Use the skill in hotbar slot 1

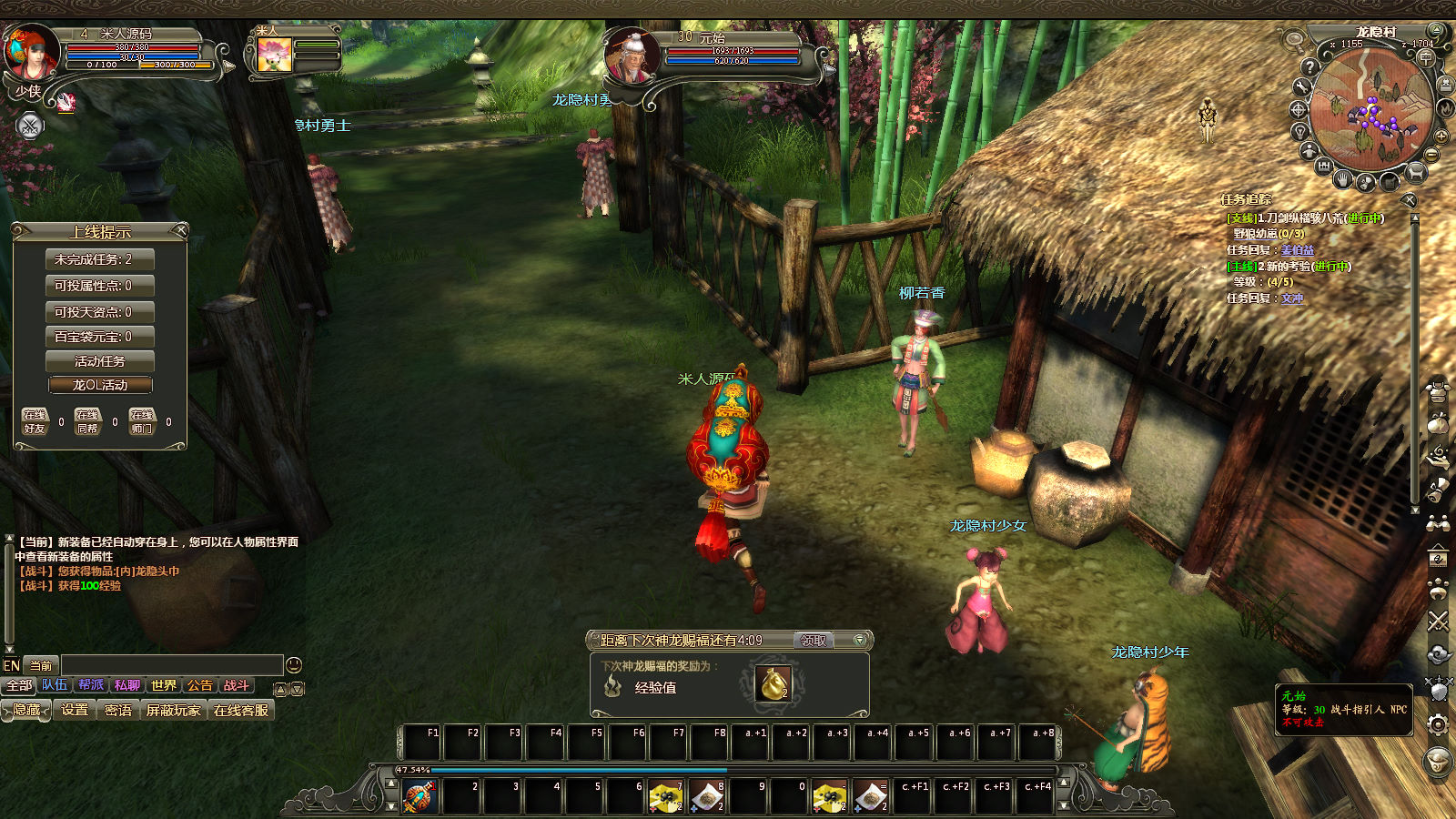(419, 796)
